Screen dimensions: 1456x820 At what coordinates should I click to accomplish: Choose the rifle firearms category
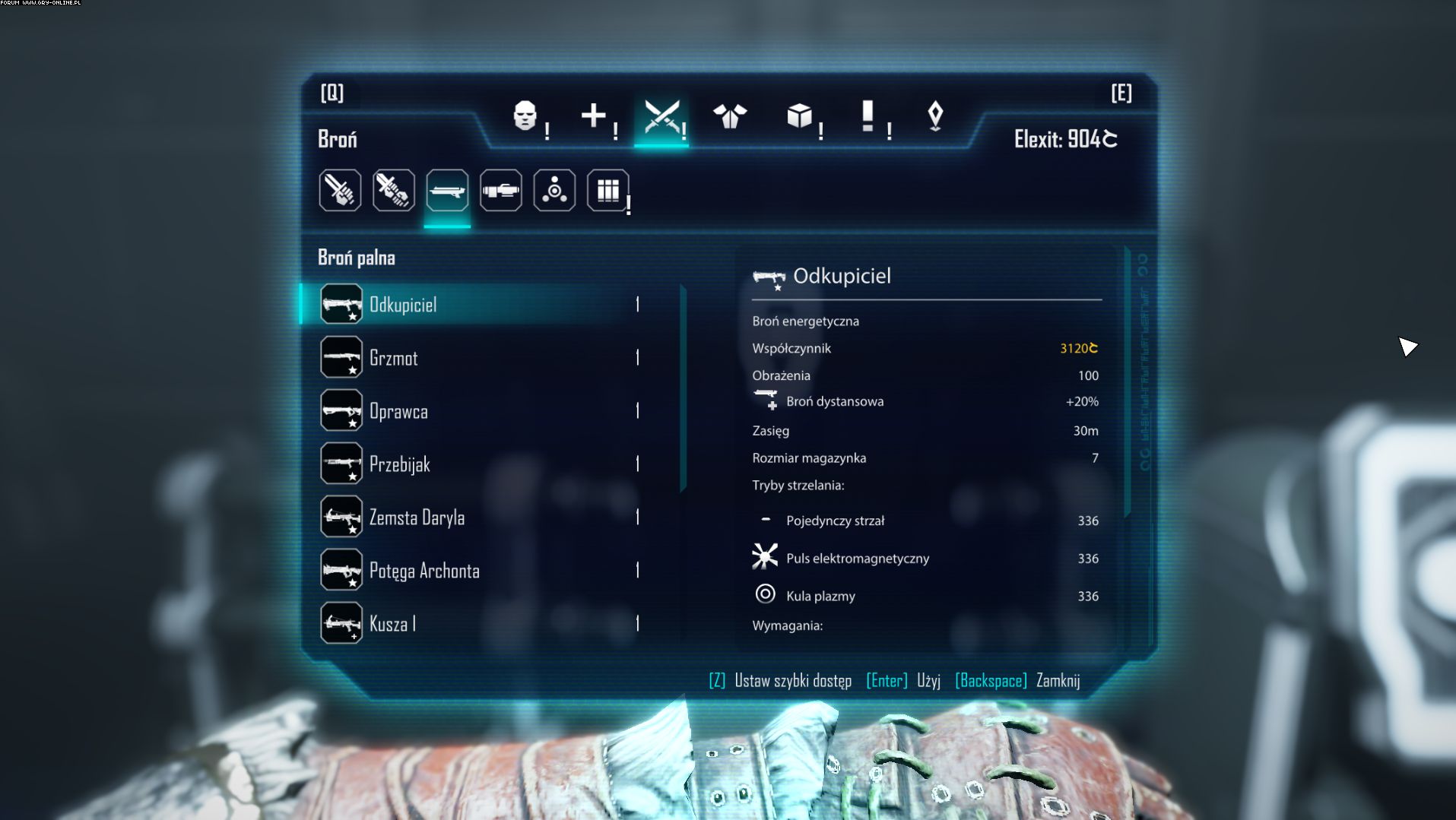(x=447, y=190)
